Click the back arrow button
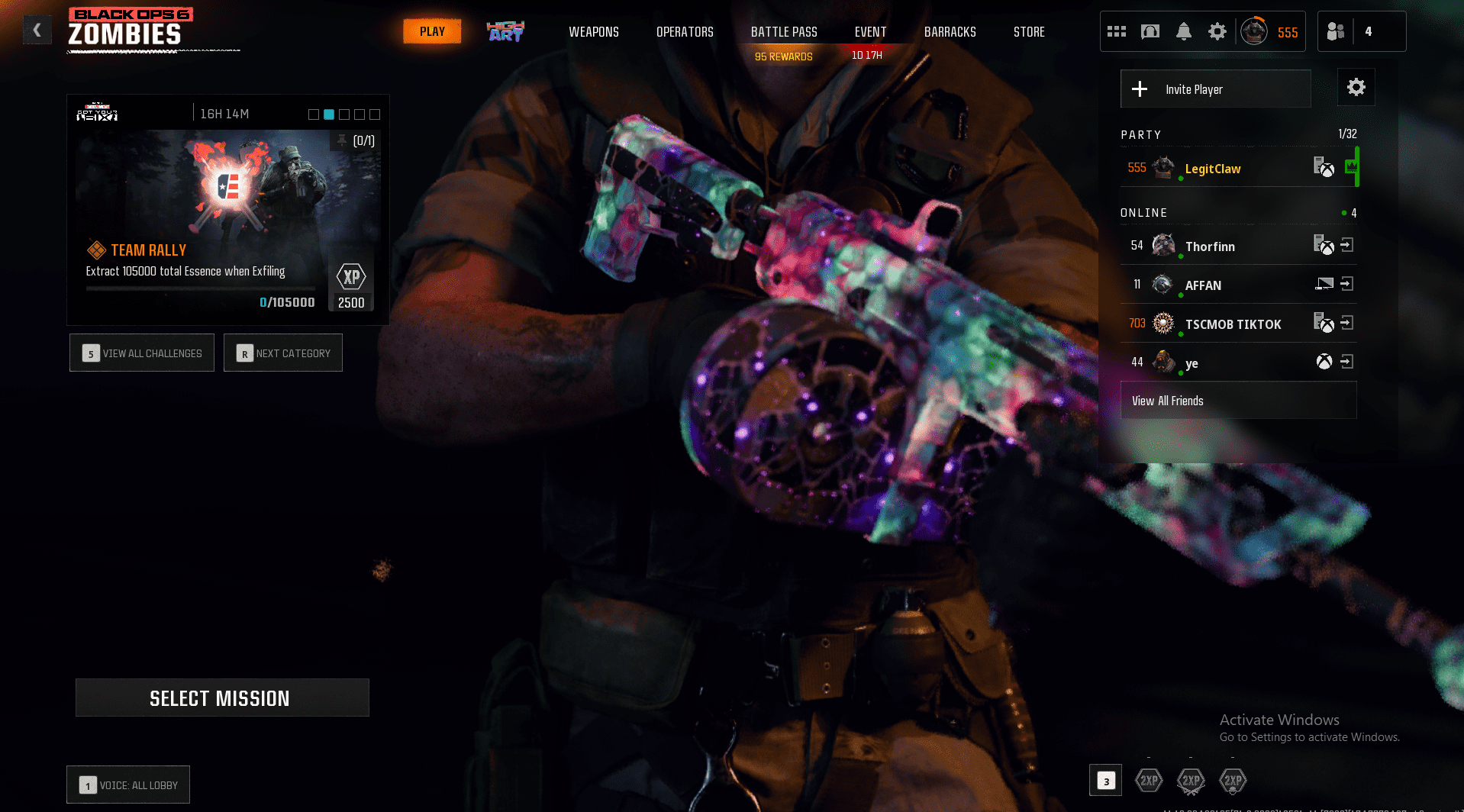The width and height of the screenshot is (1464, 812). pos(37,31)
